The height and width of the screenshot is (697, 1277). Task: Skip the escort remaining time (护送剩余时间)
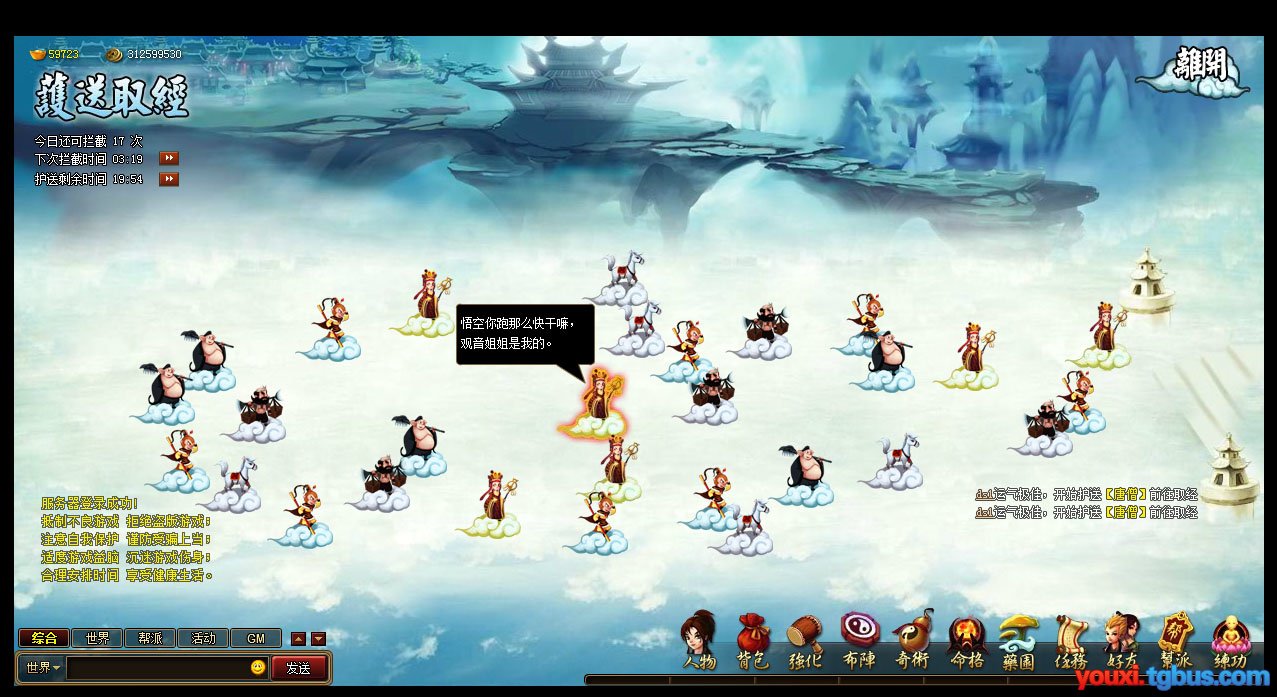(x=169, y=179)
